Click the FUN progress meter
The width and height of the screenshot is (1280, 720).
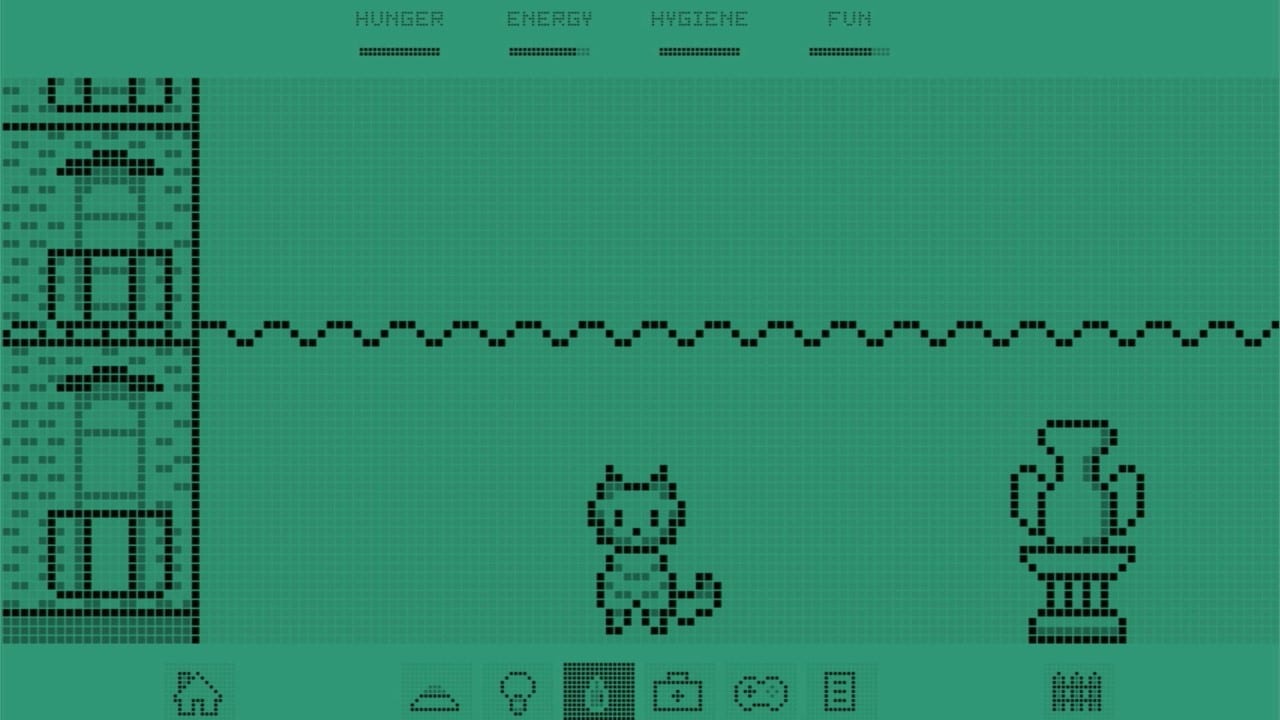pos(849,50)
